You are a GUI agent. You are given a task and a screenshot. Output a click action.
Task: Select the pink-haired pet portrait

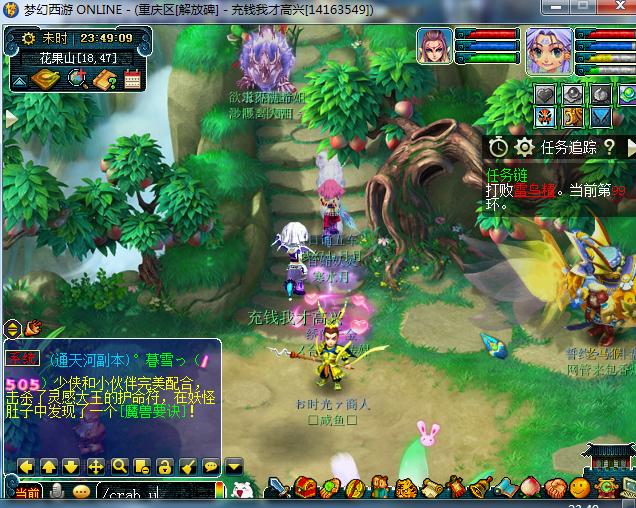click(x=435, y=46)
